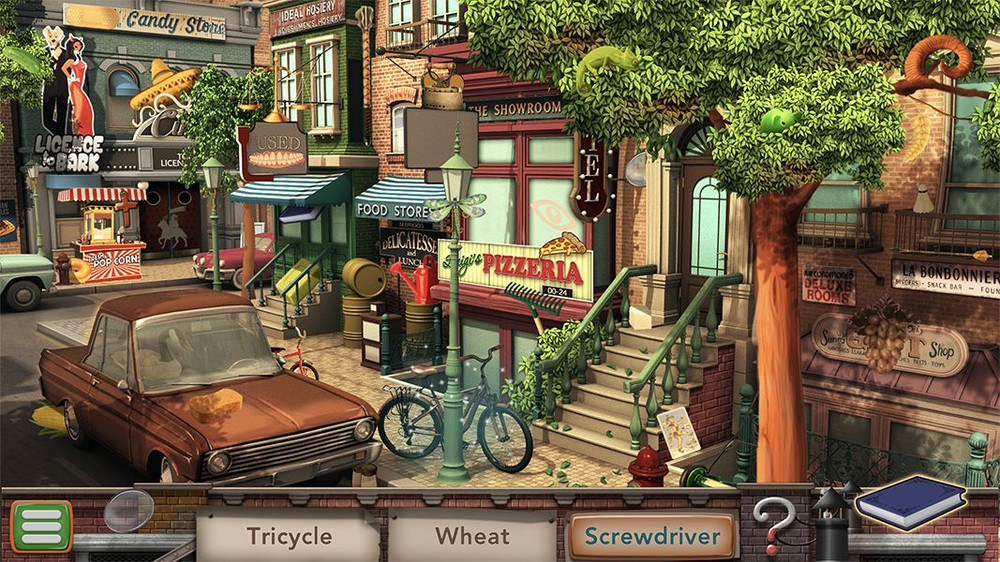Click the highlighted Screwdriver label
This screenshot has width=1000, height=562.
click(652, 536)
